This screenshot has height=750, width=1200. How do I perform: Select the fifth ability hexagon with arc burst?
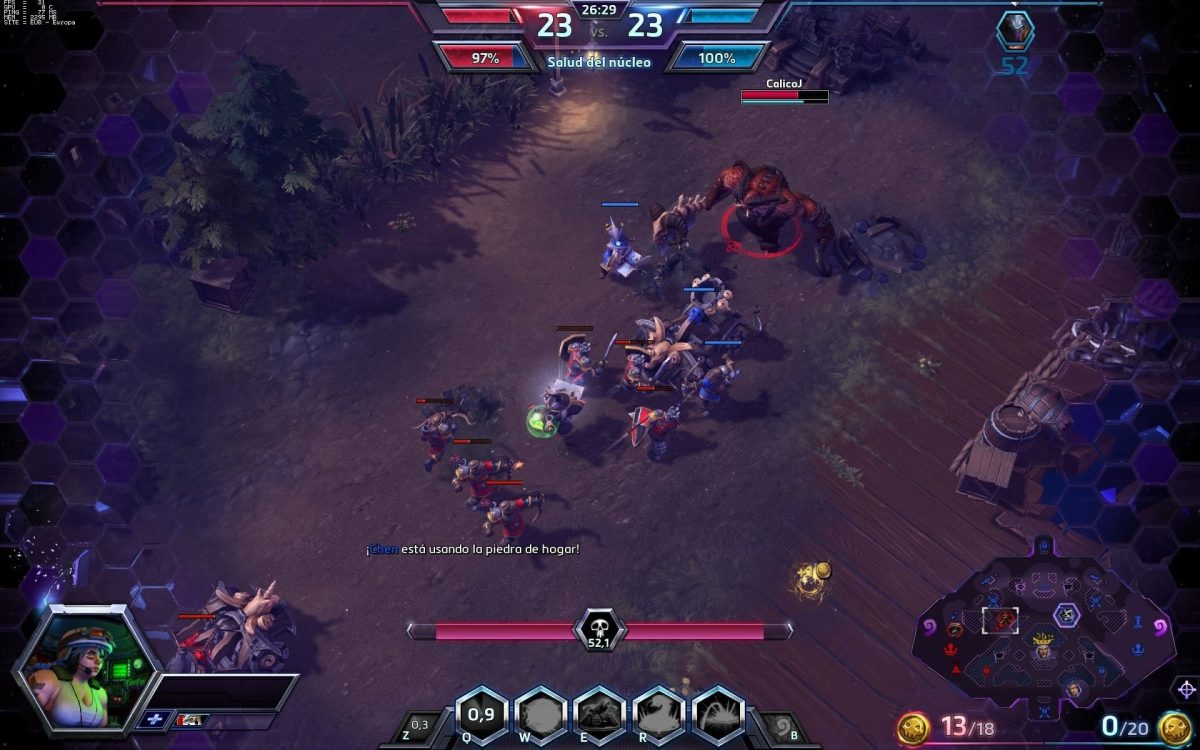(x=718, y=714)
